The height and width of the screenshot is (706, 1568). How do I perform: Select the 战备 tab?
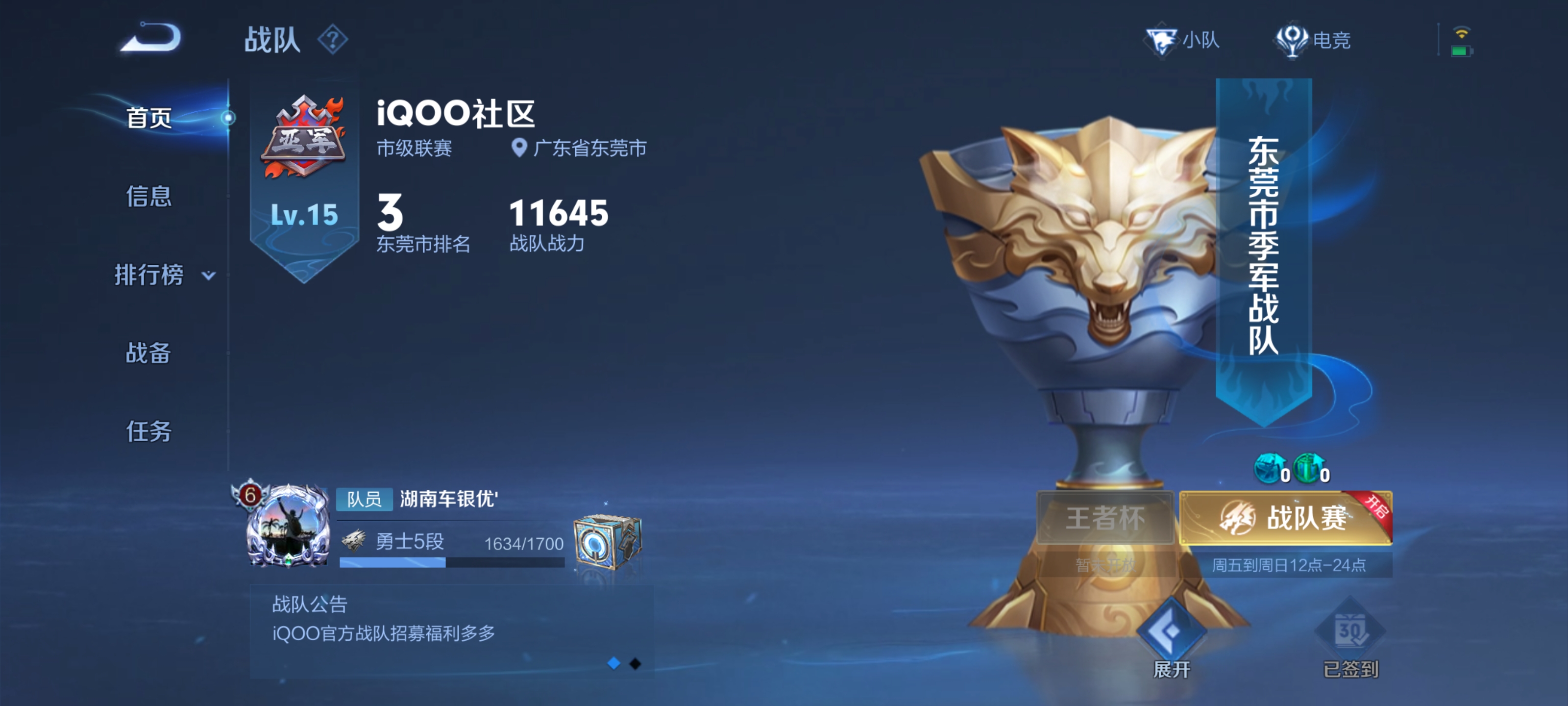pos(148,353)
